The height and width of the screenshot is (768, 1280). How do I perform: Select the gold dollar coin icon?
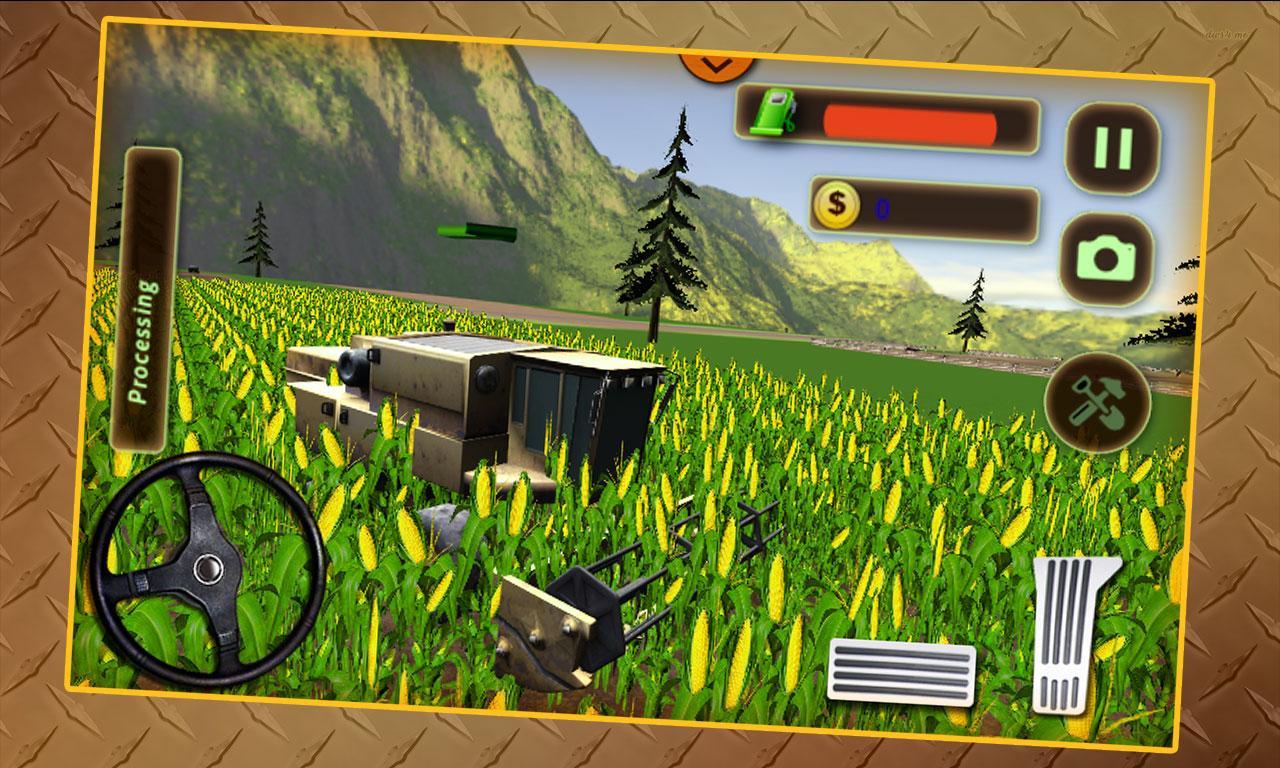pos(836,205)
